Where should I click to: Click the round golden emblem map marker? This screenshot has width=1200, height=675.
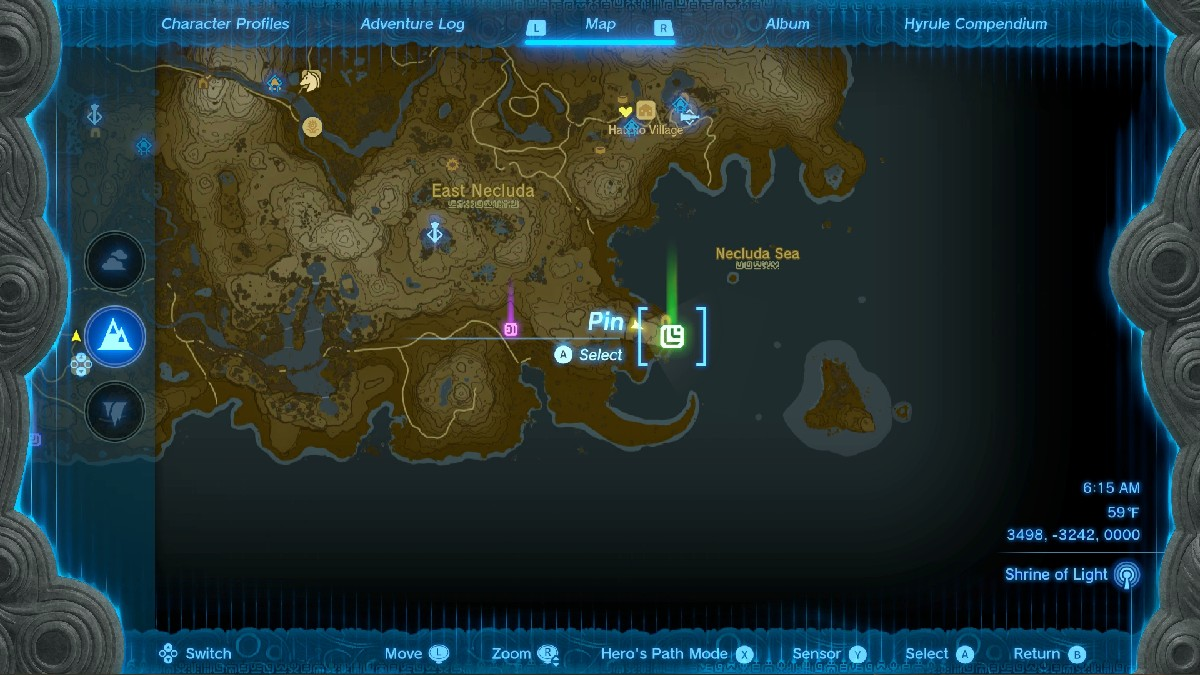(313, 126)
